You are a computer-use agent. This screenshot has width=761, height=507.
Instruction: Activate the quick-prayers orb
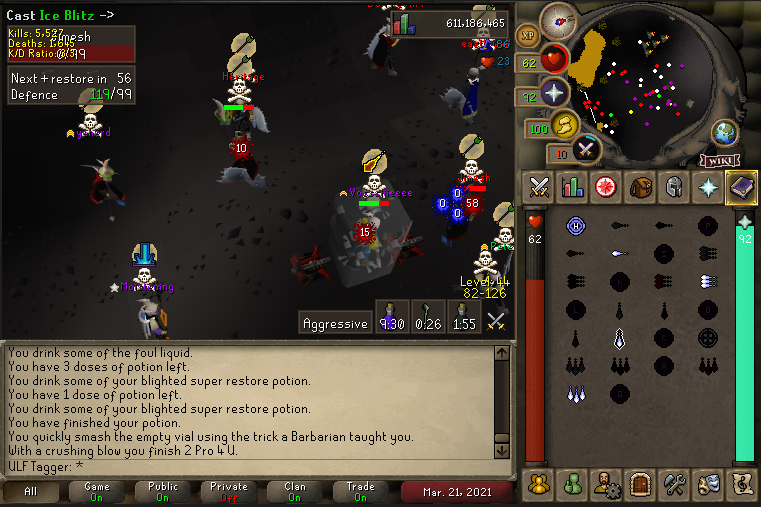(553, 93)
